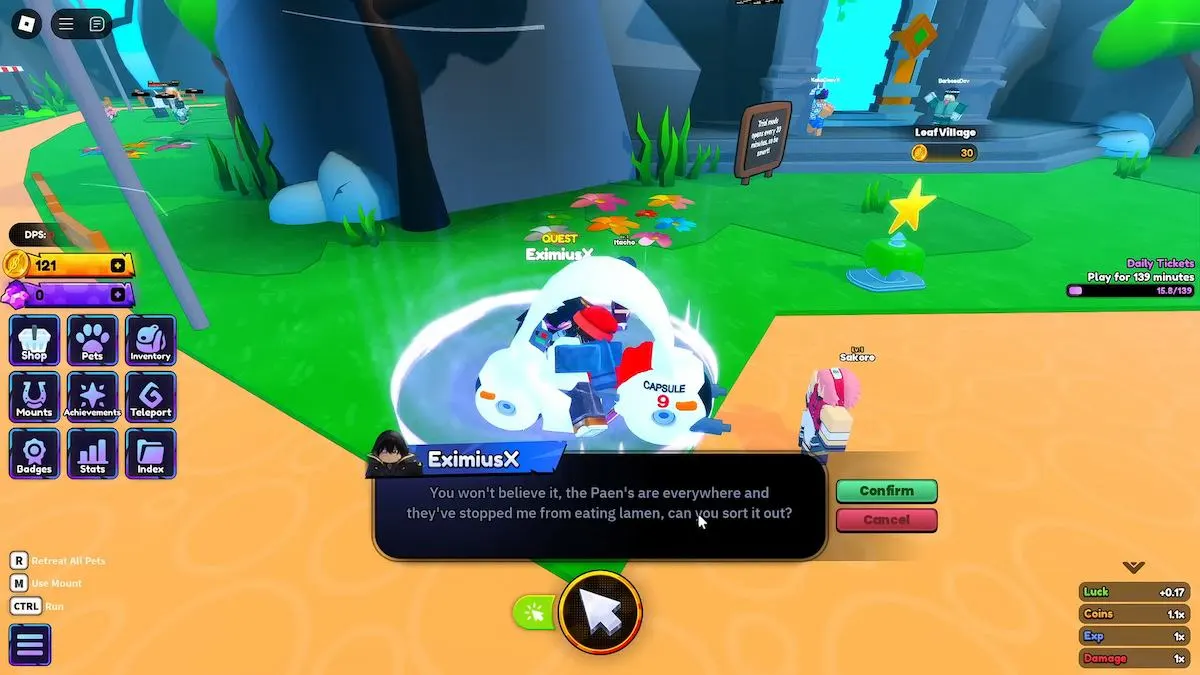Add more purple gems with plus button
Viewport: 1200px width, 675px height.
coord(118,294)
